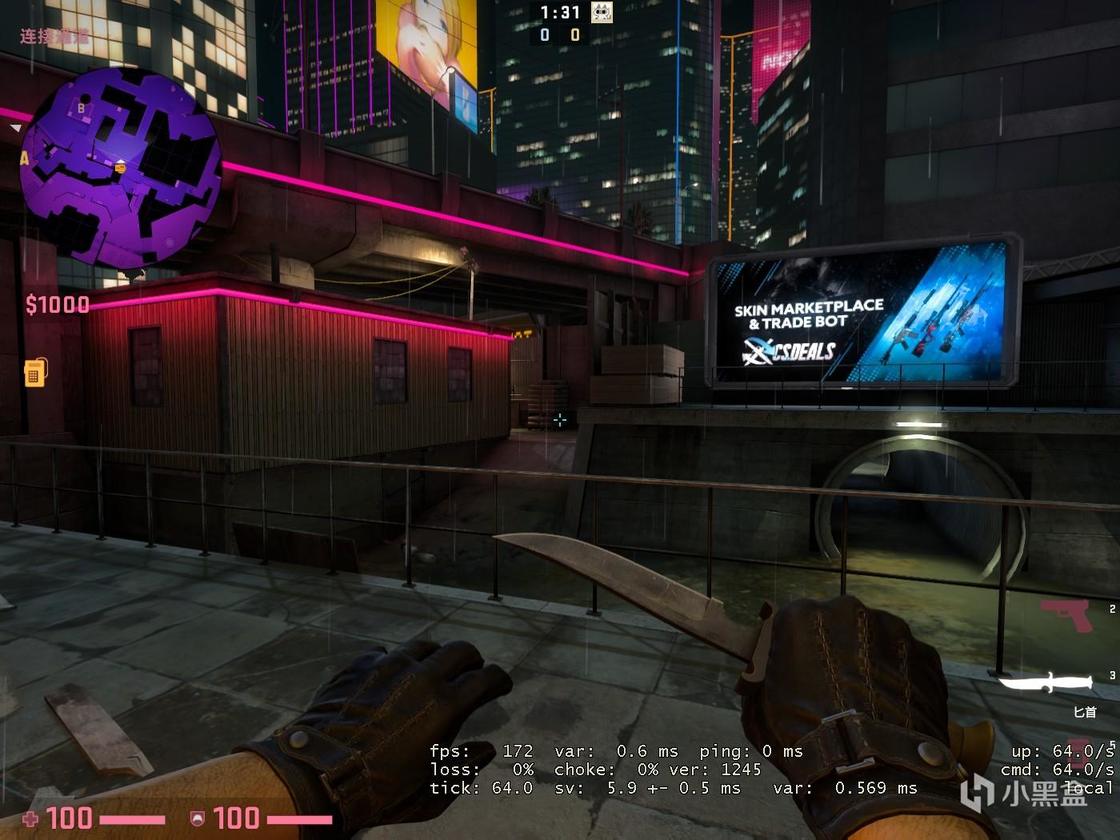Select the knife weapon slot icon
The image size is (1120, 840).
1046,685
